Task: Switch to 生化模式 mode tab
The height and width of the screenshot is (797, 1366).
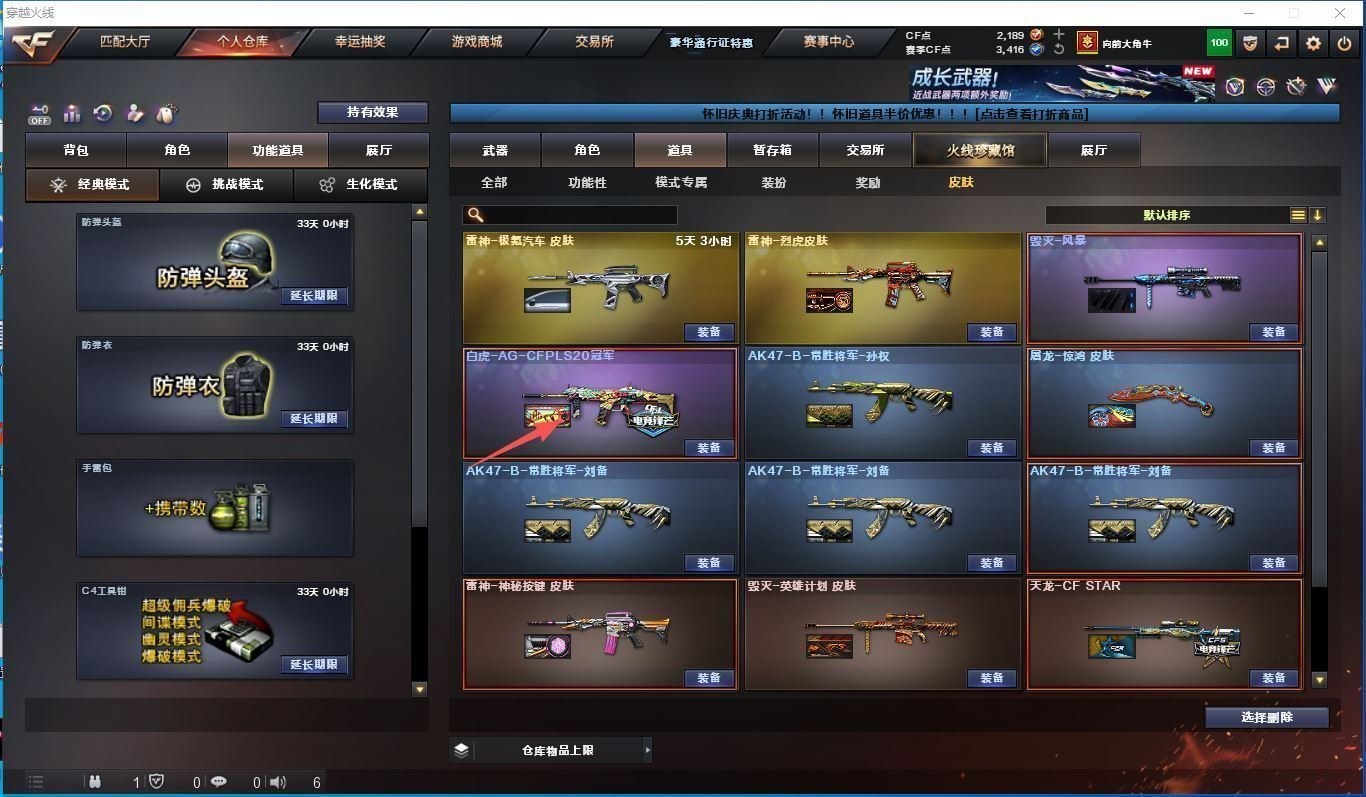Action: (x=359, y=185)
